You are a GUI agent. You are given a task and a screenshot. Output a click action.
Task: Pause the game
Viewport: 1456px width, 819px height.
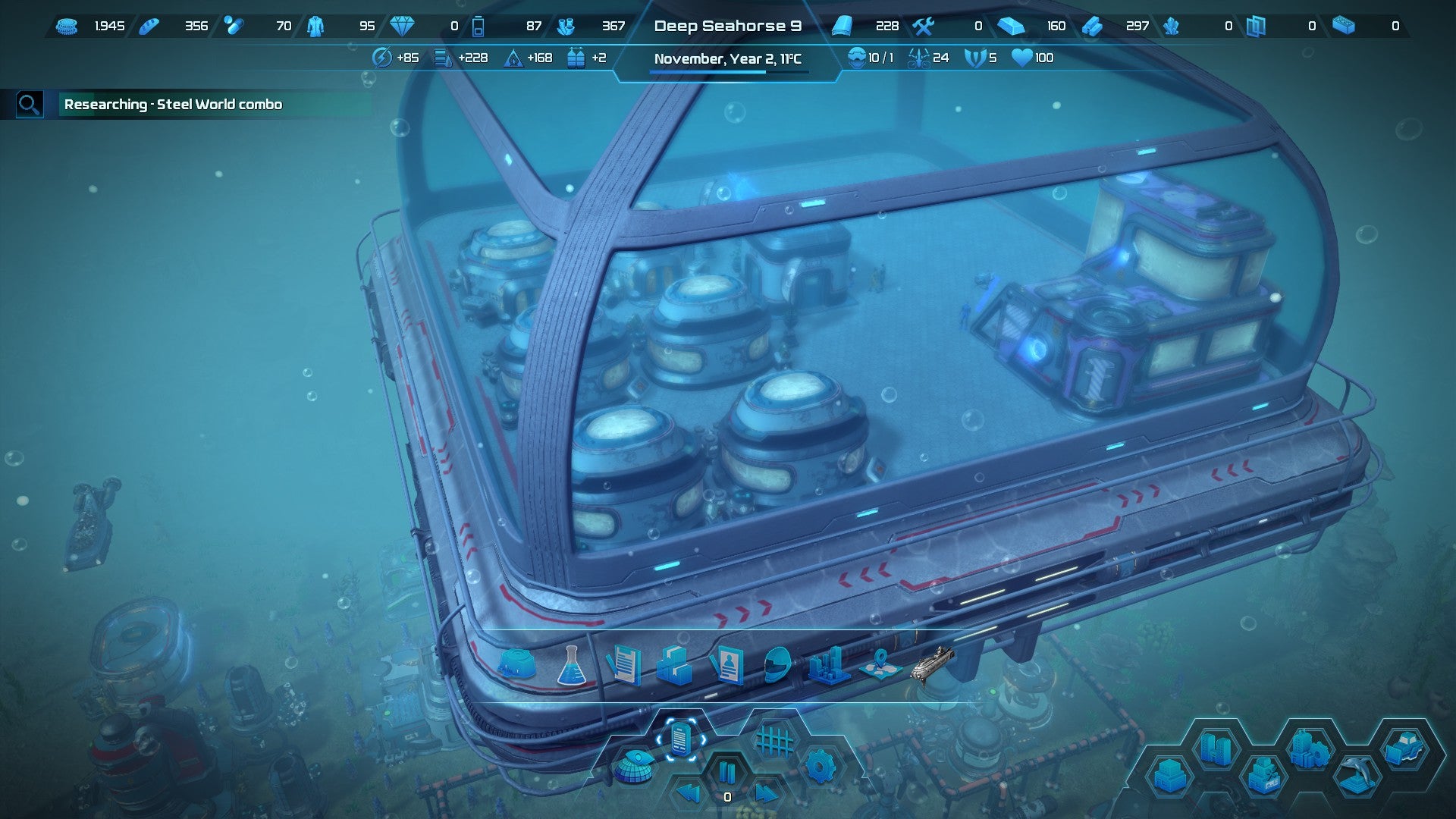click(727, 772)
